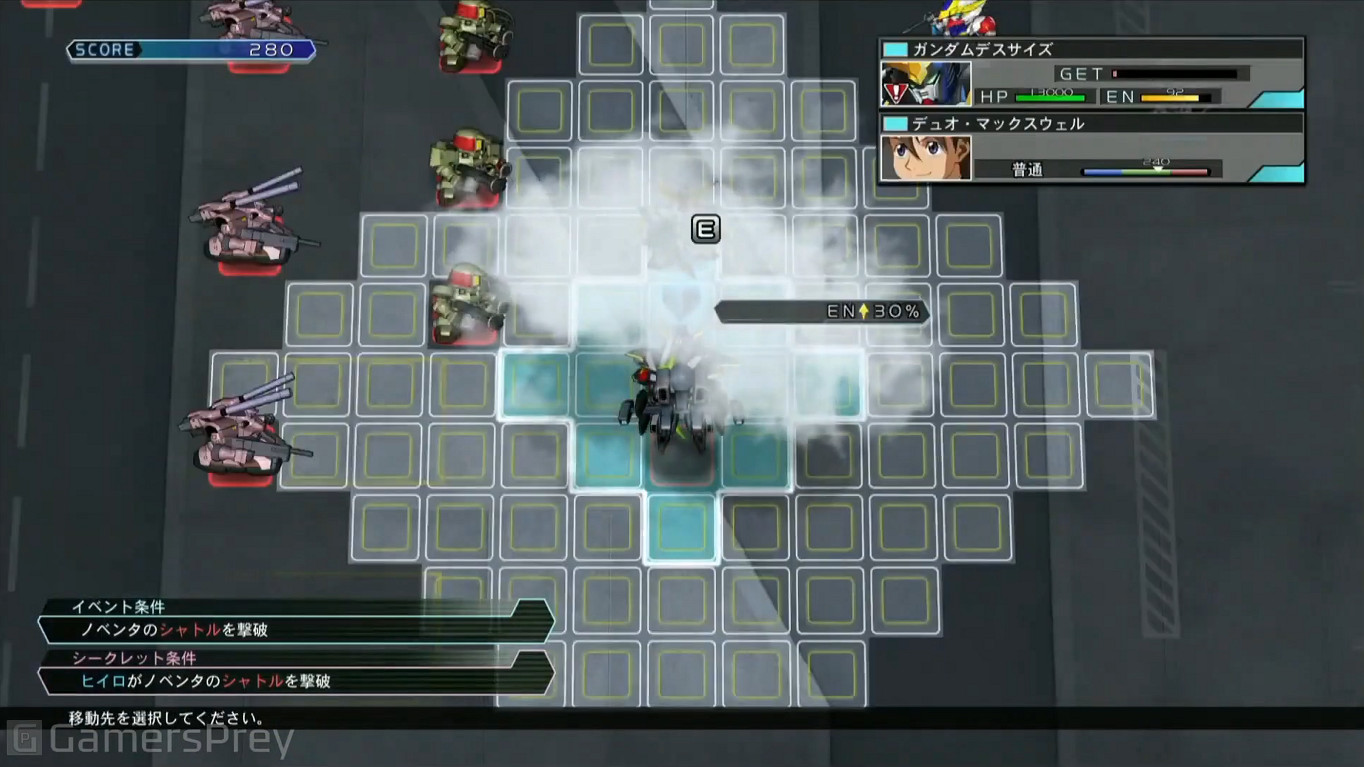This screenshot has width=1364, height=767.
Task: Click the enemy "E" marker above the smoke
Action: tap(706, 228)
